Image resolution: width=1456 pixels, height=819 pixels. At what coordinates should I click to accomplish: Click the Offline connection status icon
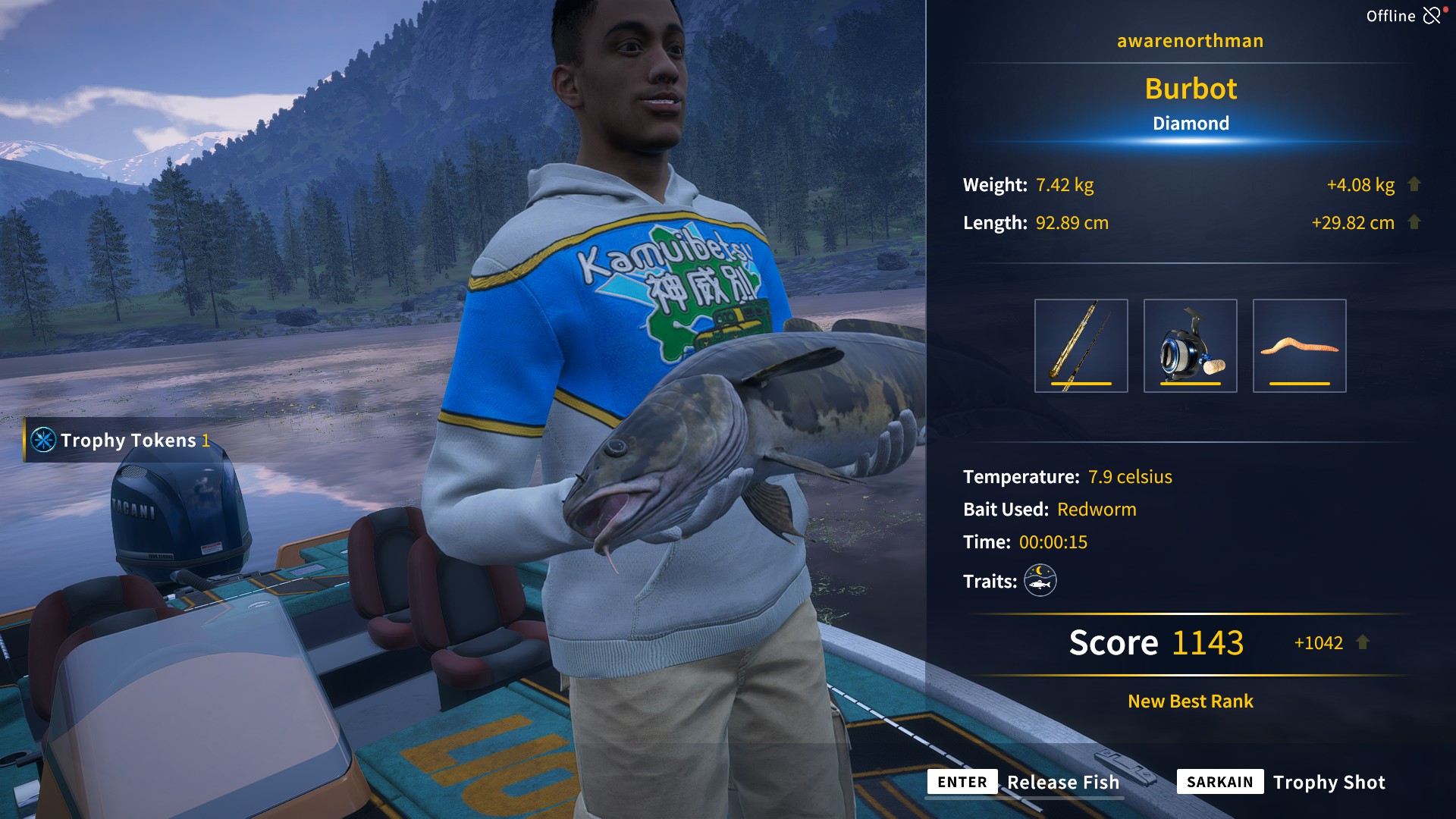[1432, 15]
